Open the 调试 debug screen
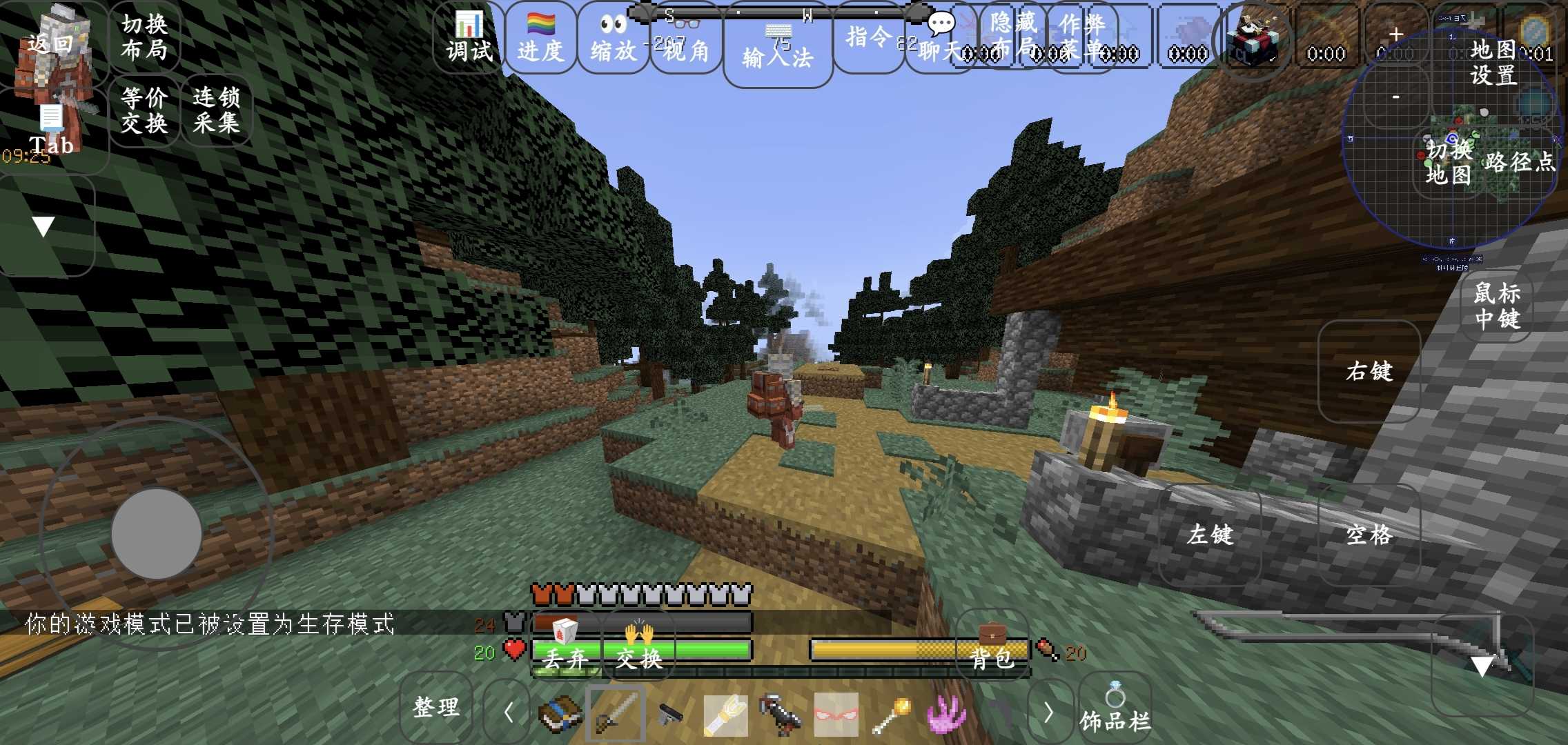The height and width of the screenshot is (745, 1568). click(469, 38)
